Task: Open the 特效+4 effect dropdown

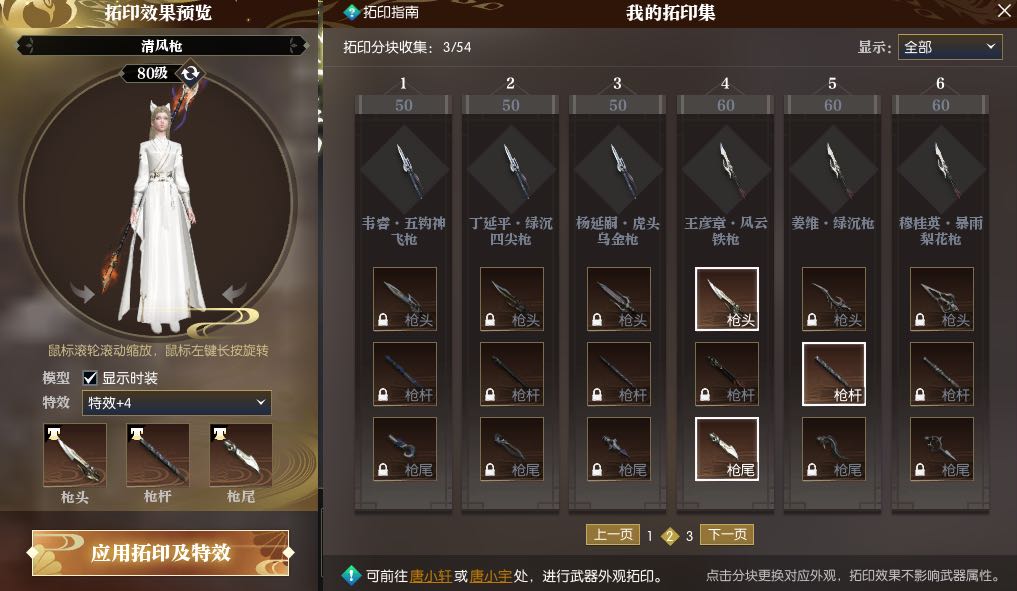Action: (x=177, y=403)
